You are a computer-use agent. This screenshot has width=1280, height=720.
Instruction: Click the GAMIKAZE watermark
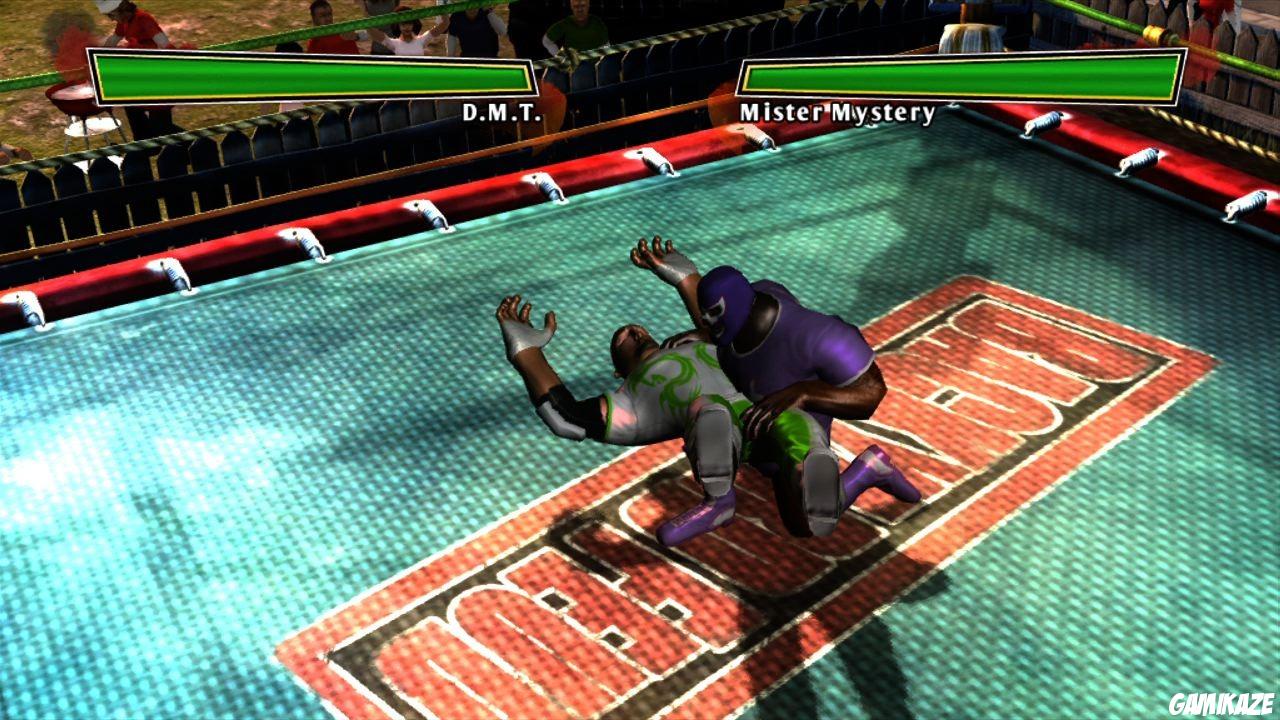(x=1222, y=702)
